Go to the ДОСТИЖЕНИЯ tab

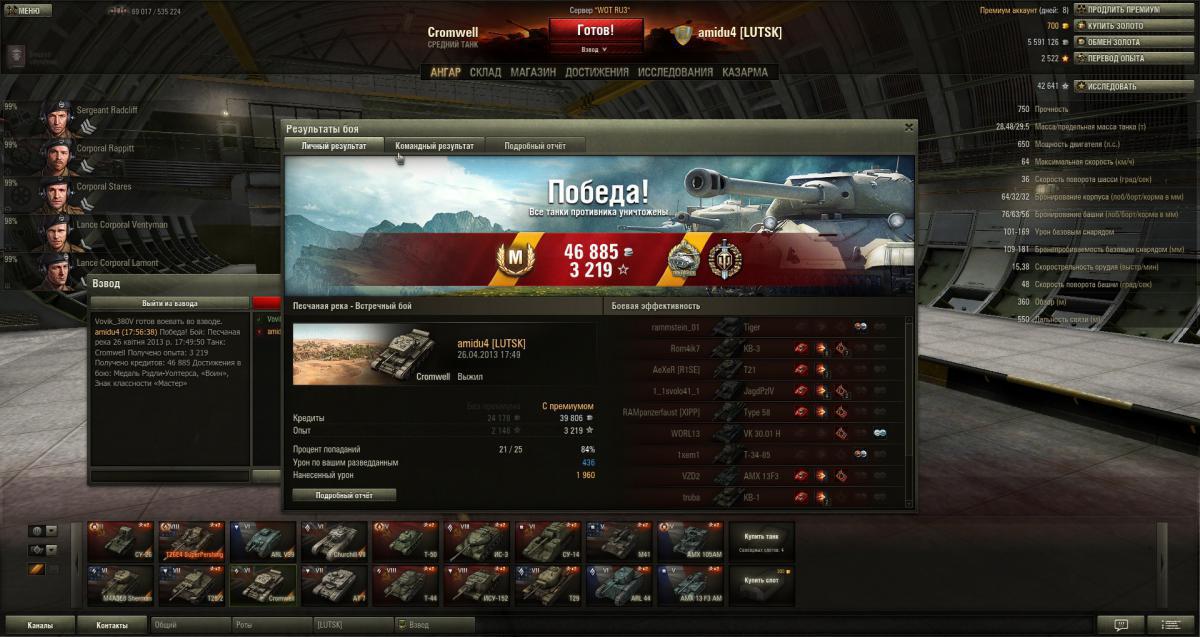click(596, 72)
